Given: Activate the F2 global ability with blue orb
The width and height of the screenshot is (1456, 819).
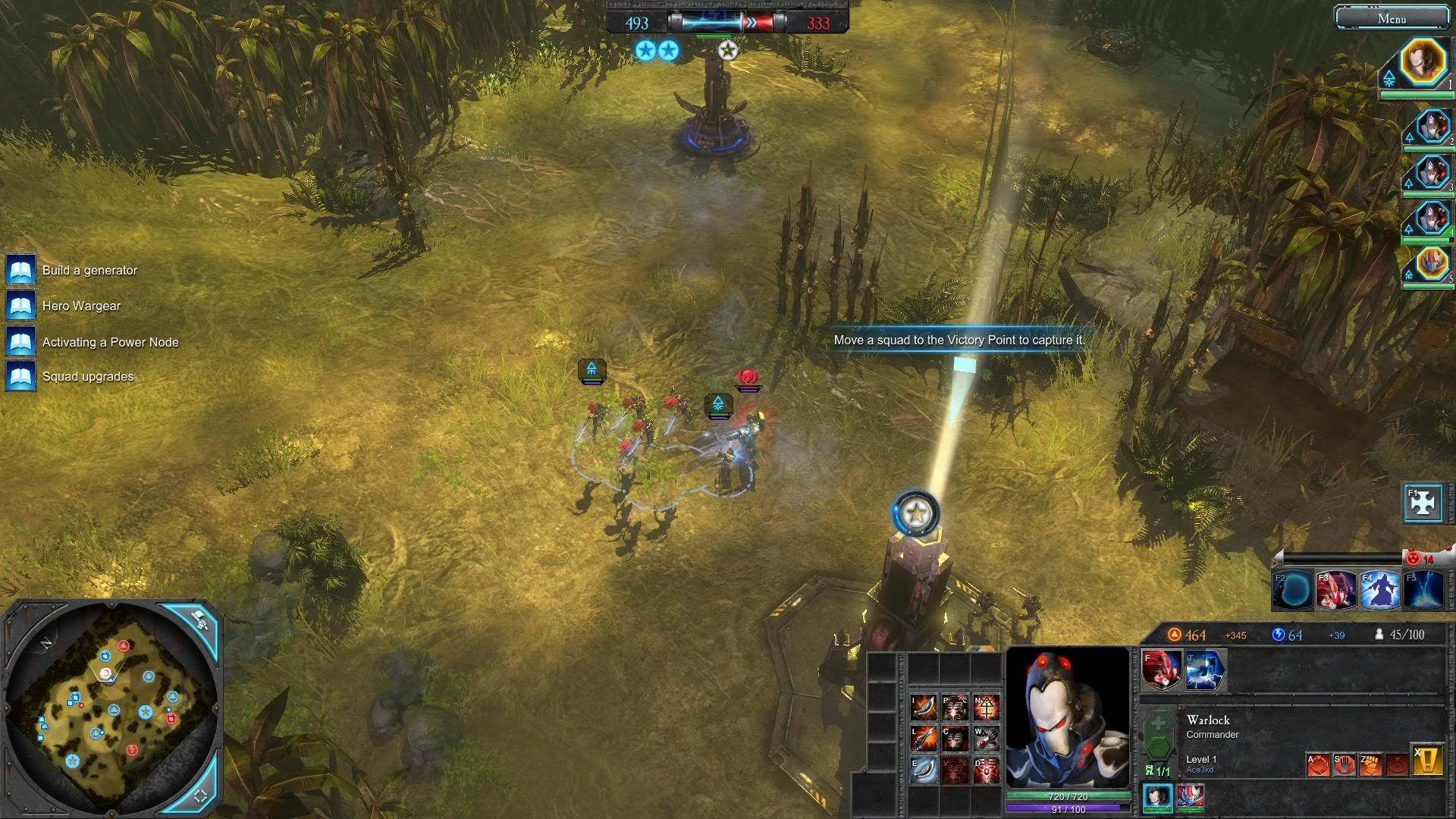Looking at the screenshot, I should pyautogui.click(x=1293, y=590).
